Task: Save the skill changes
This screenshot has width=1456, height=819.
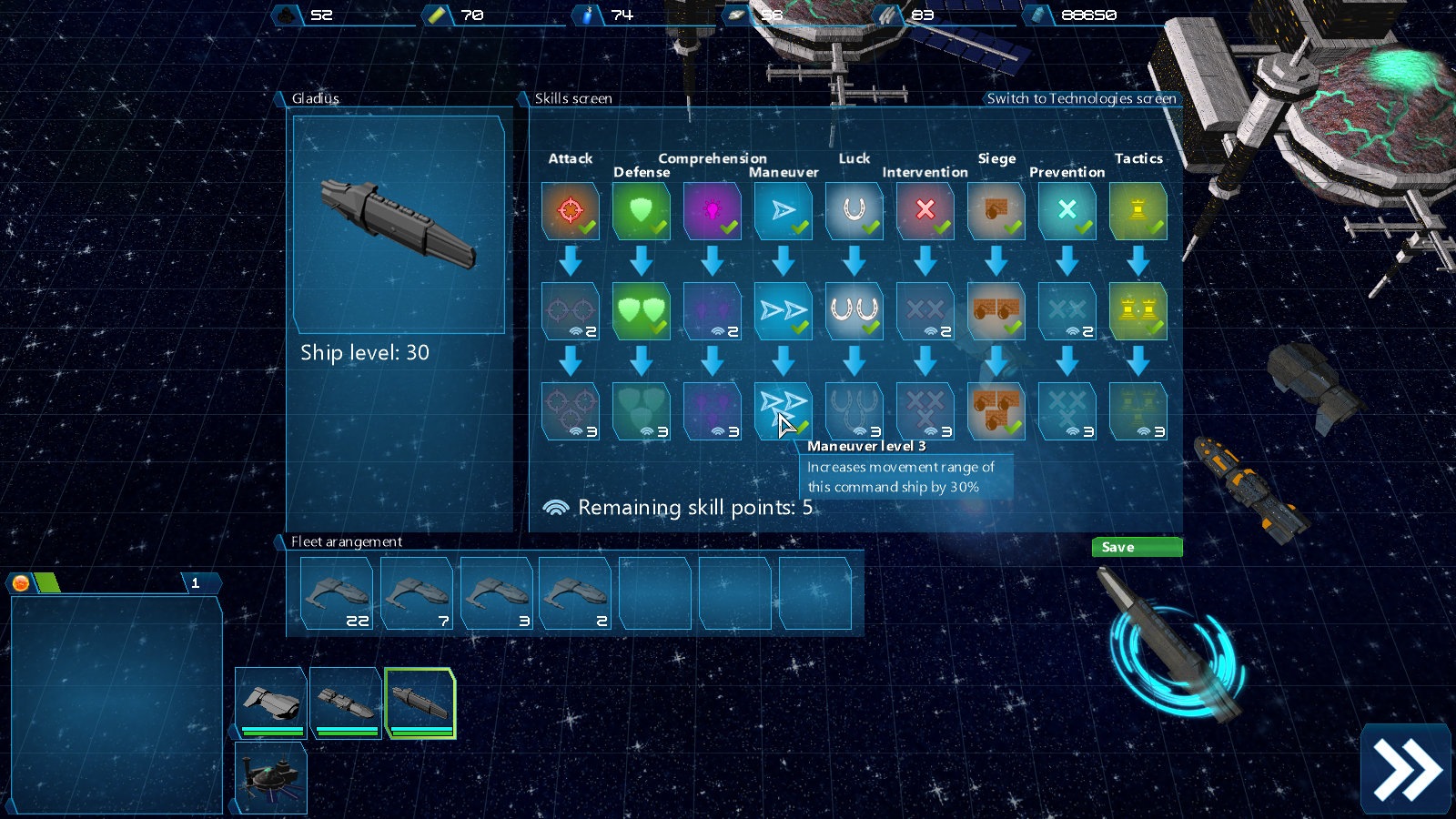Action: pos(1137,547)
